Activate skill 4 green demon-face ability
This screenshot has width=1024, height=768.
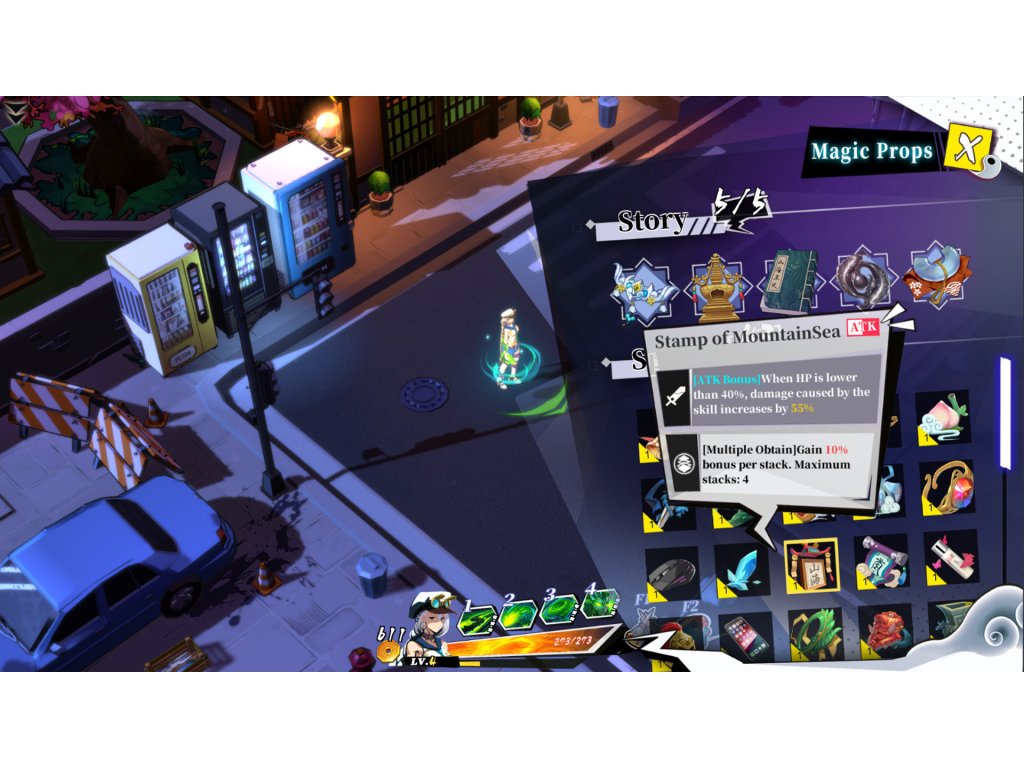(x=600, y=603)
